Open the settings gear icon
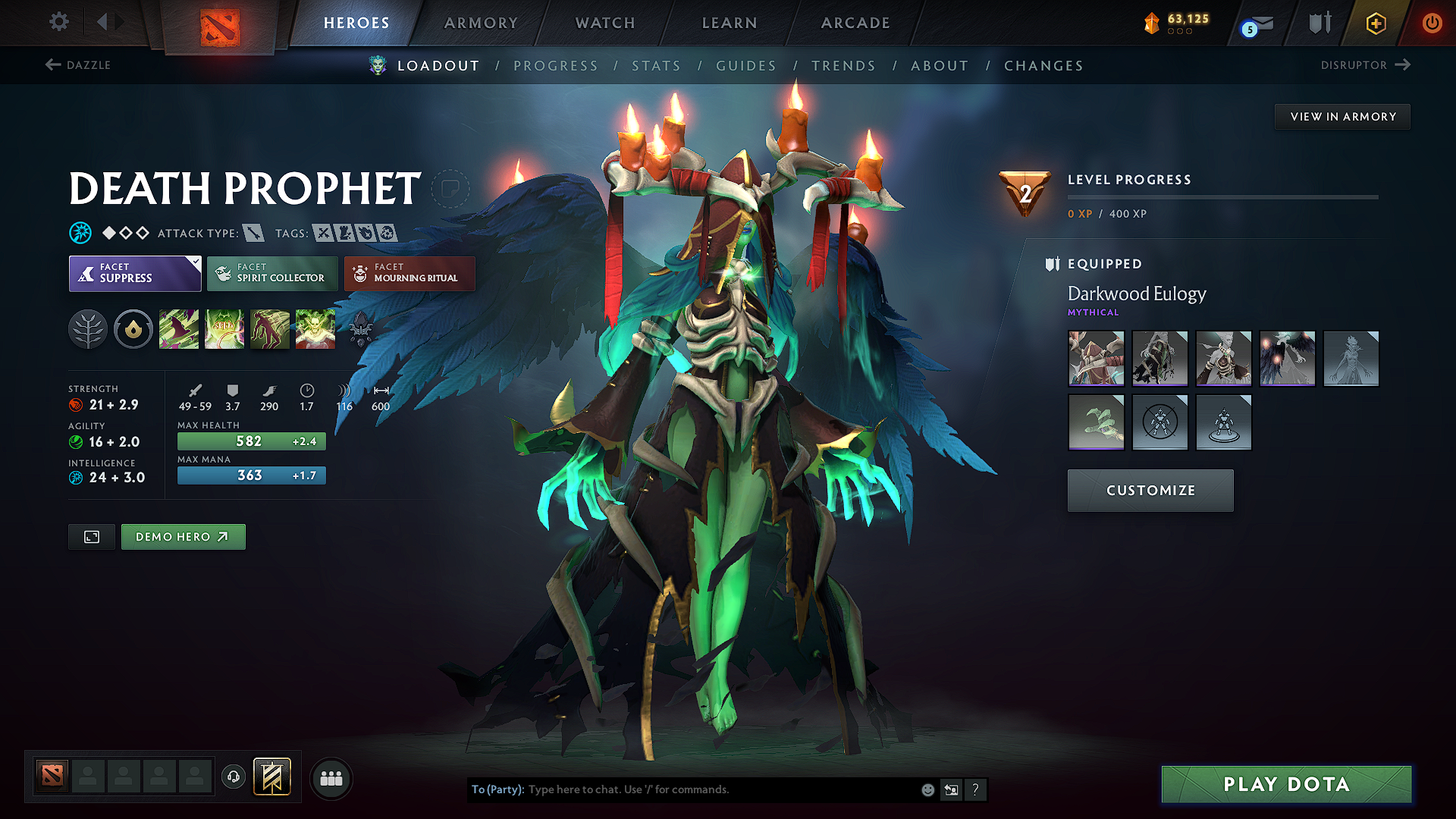The height and width of the screenshot is (819, 1456). pyautogui.click(x=58, y=22)
